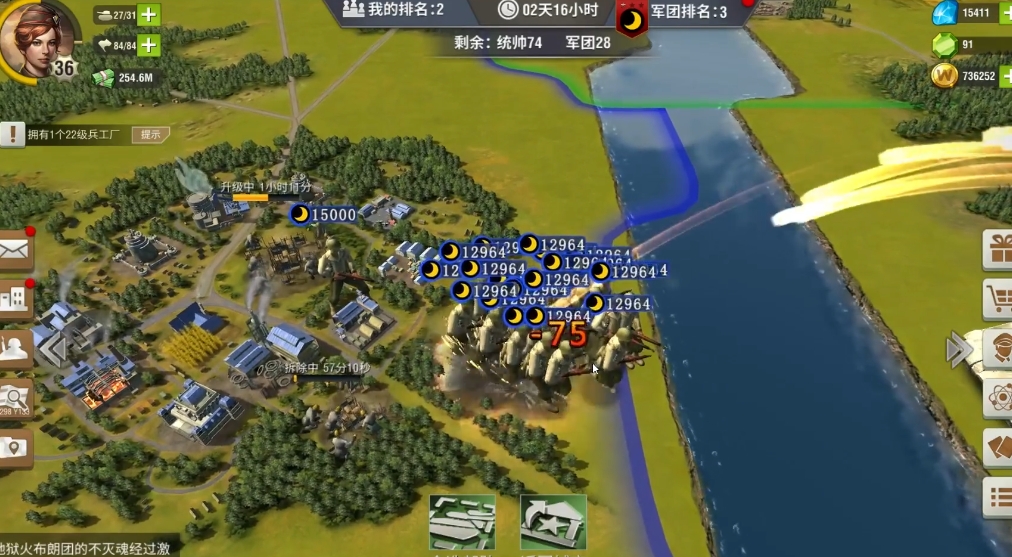Select the star arrow troop command button
Image resolution: width=1012 pixels, height=557 pixels.
[x=553, y=522]
